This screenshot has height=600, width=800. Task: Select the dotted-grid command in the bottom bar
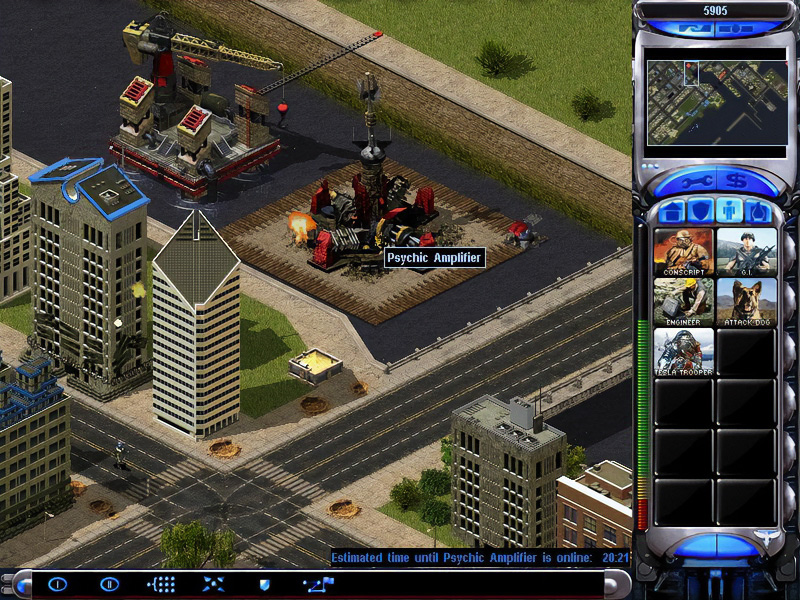(x=161, y=584)
